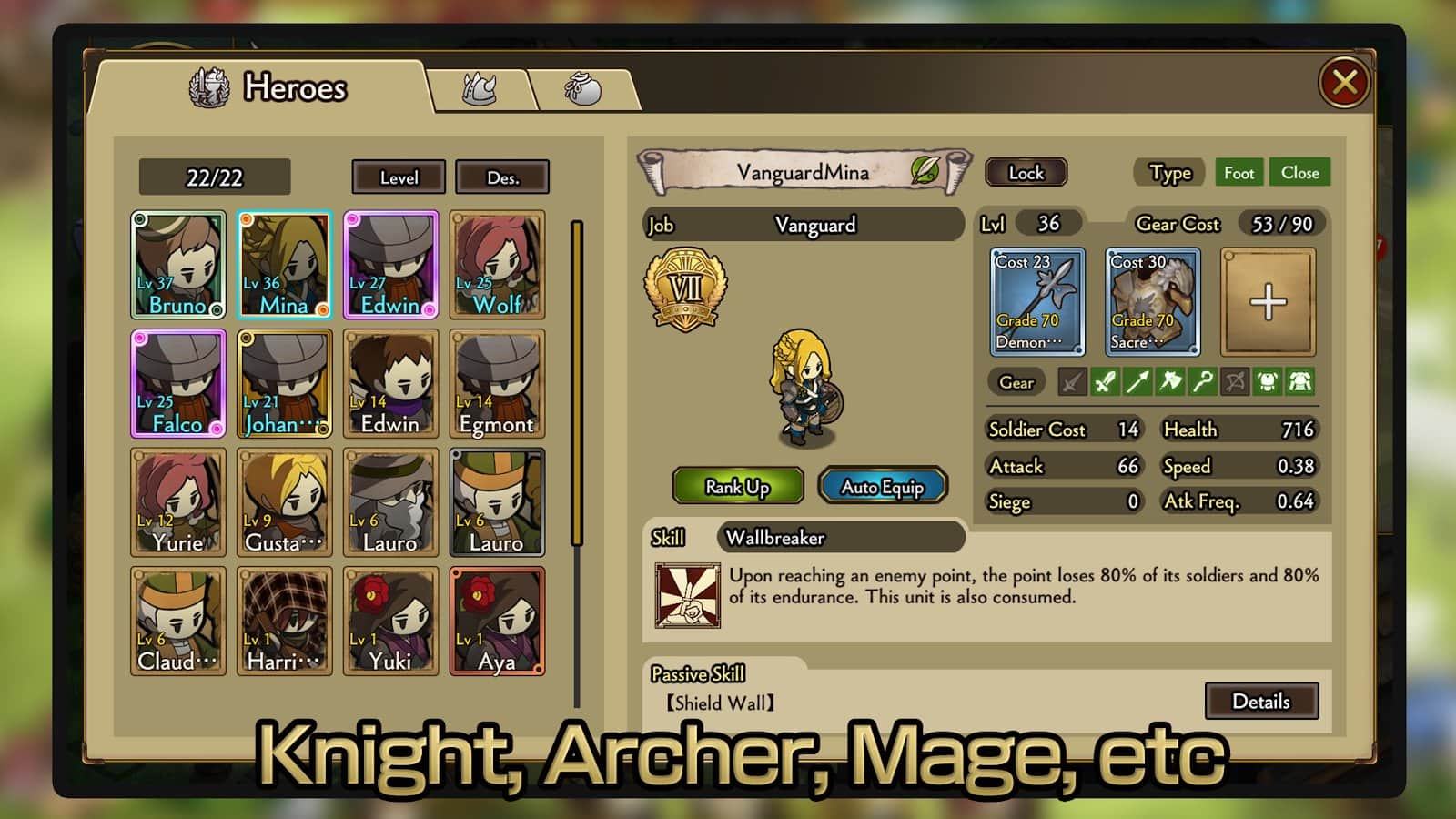Select hero Falco
The width and height of the screenshot is (1456, 819).
click(178, 384)
